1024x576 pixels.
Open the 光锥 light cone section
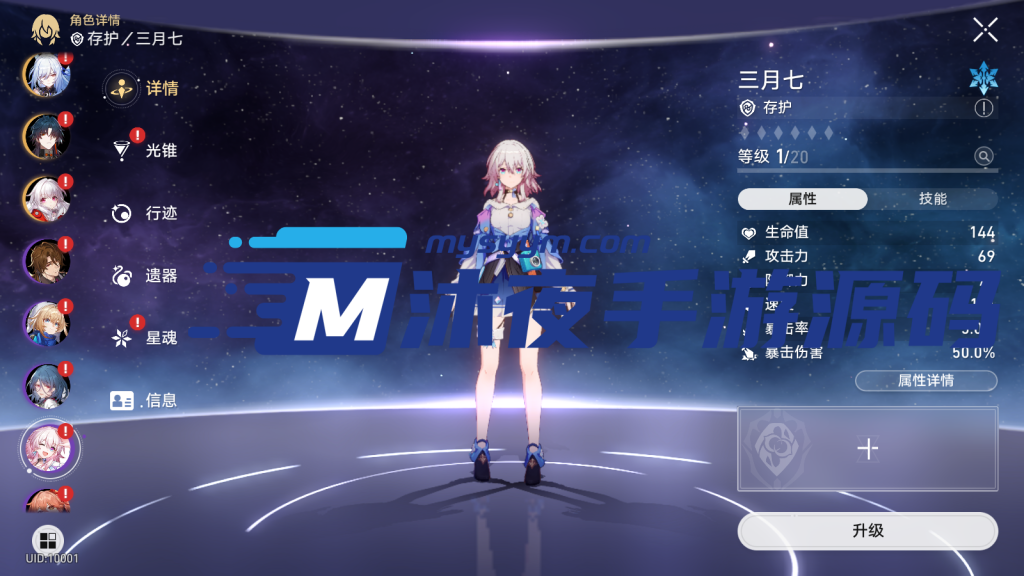[x=144, y=151]
